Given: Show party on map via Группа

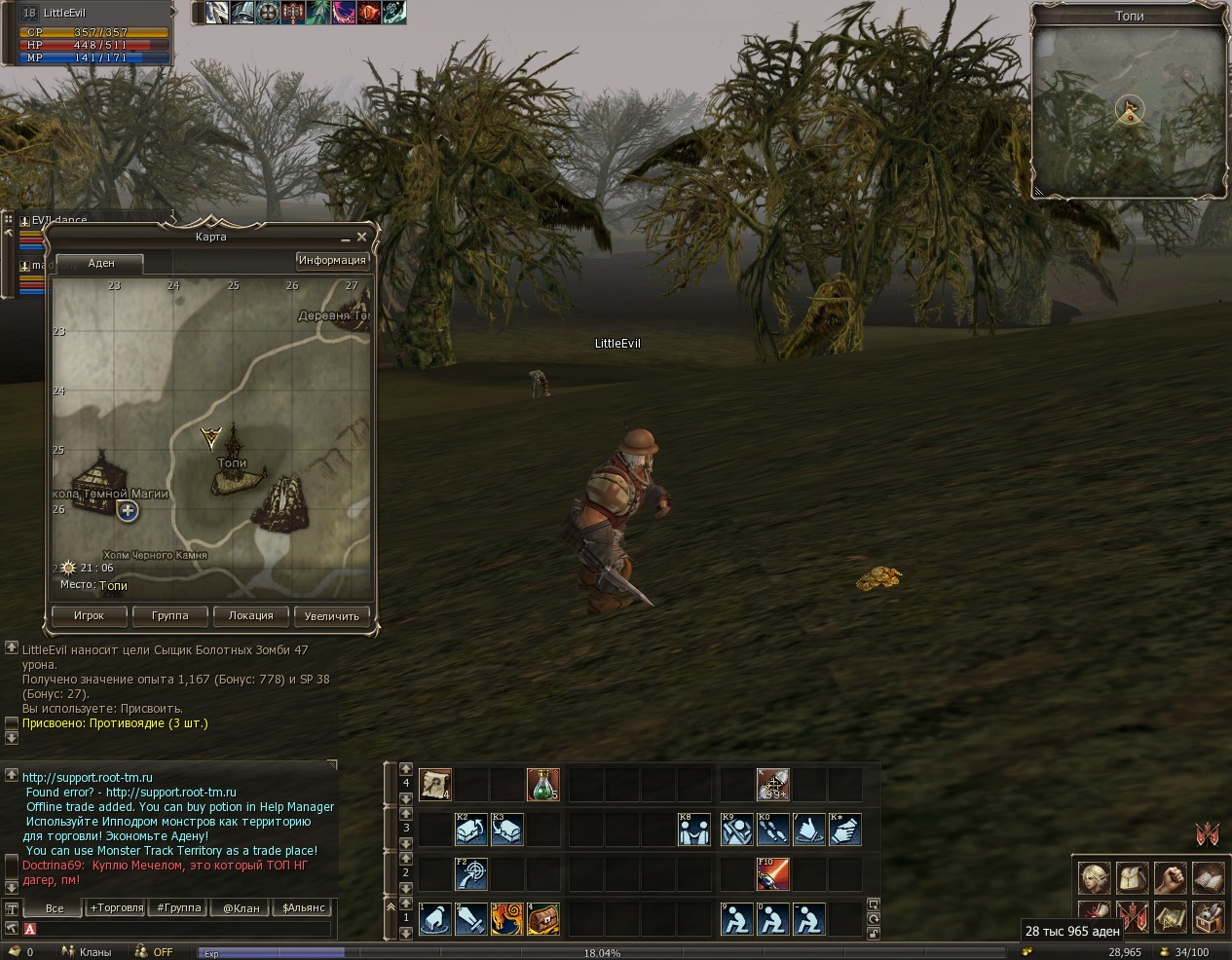Looking at the screenshot, I should click(x=169, y=615).
